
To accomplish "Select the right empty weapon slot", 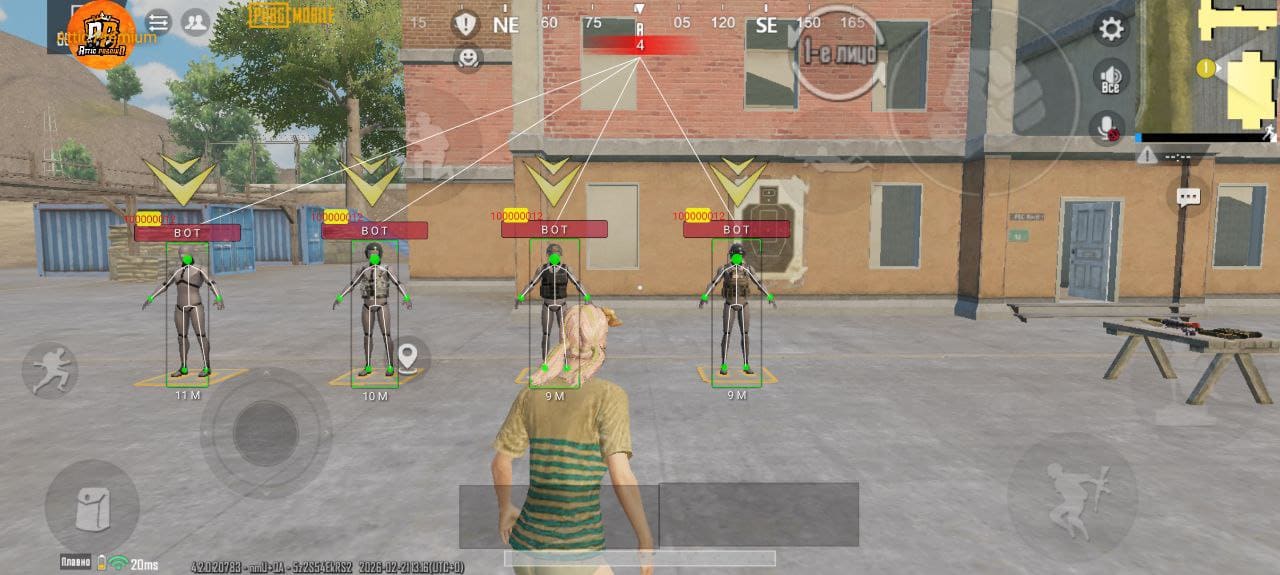I will click(x=759, y=515).
